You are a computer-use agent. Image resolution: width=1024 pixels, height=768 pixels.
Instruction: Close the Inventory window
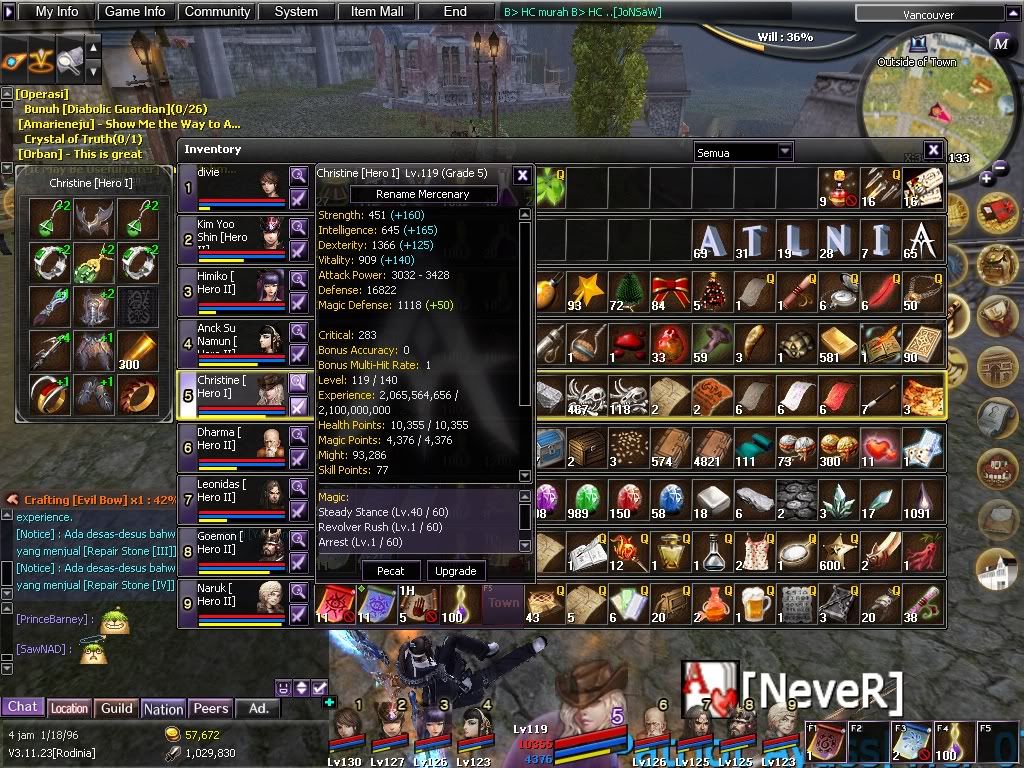pyautogui.click(x=933, y=150)
